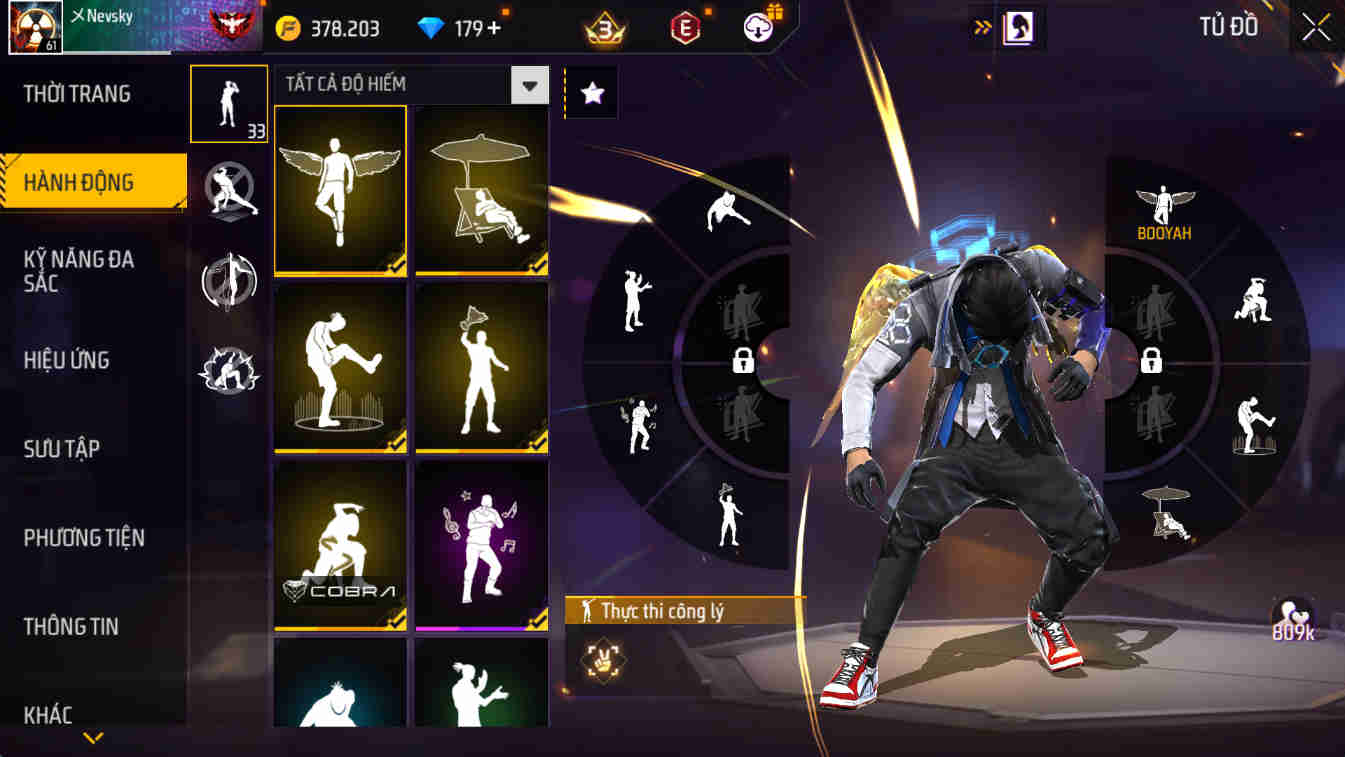The height and width of the screenshot is (757, 1345).
Task: Select the emote category icon showing 33
Action: click(228, 103)
